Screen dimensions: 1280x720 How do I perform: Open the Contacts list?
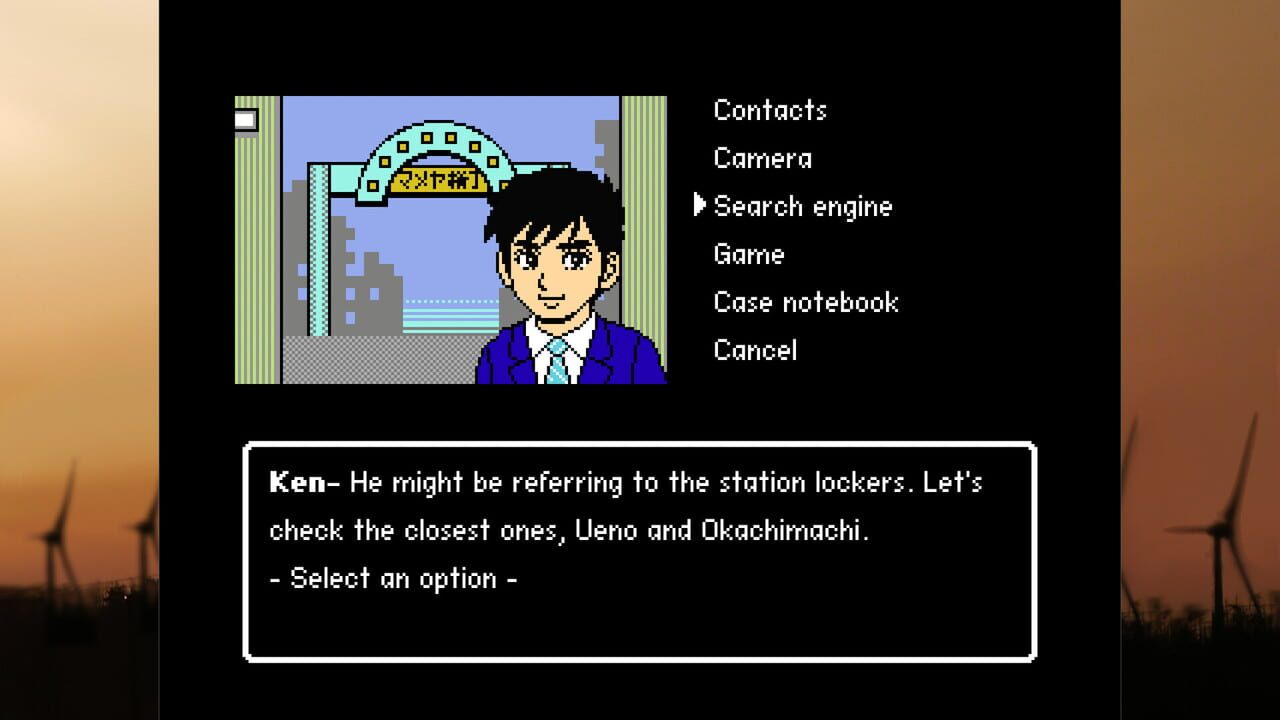tap(770, 110)
